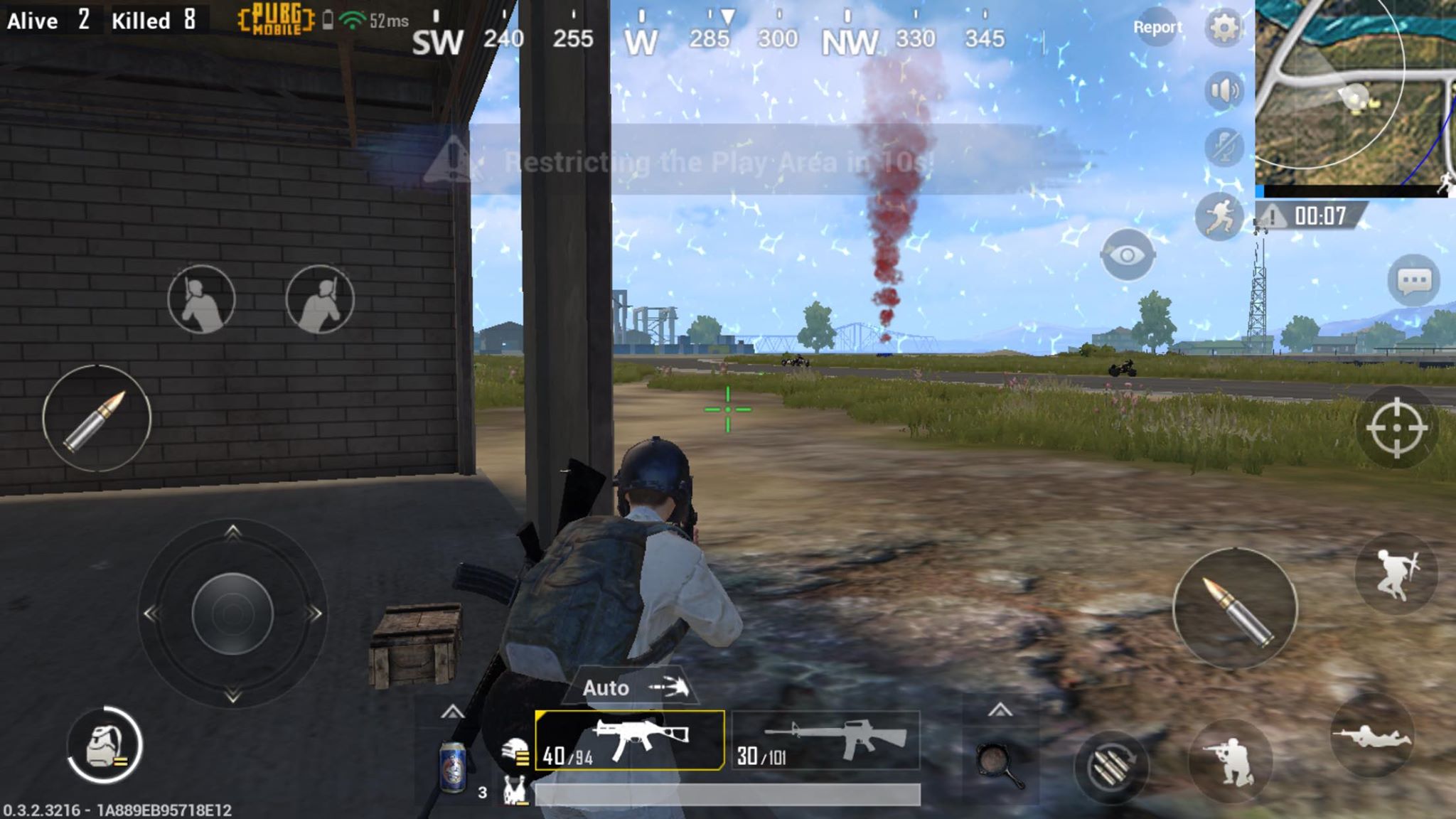Screen dimensions: 1456x819
Task: Expand the right weapon attachment chevron
Action: tap(1000, 709)
